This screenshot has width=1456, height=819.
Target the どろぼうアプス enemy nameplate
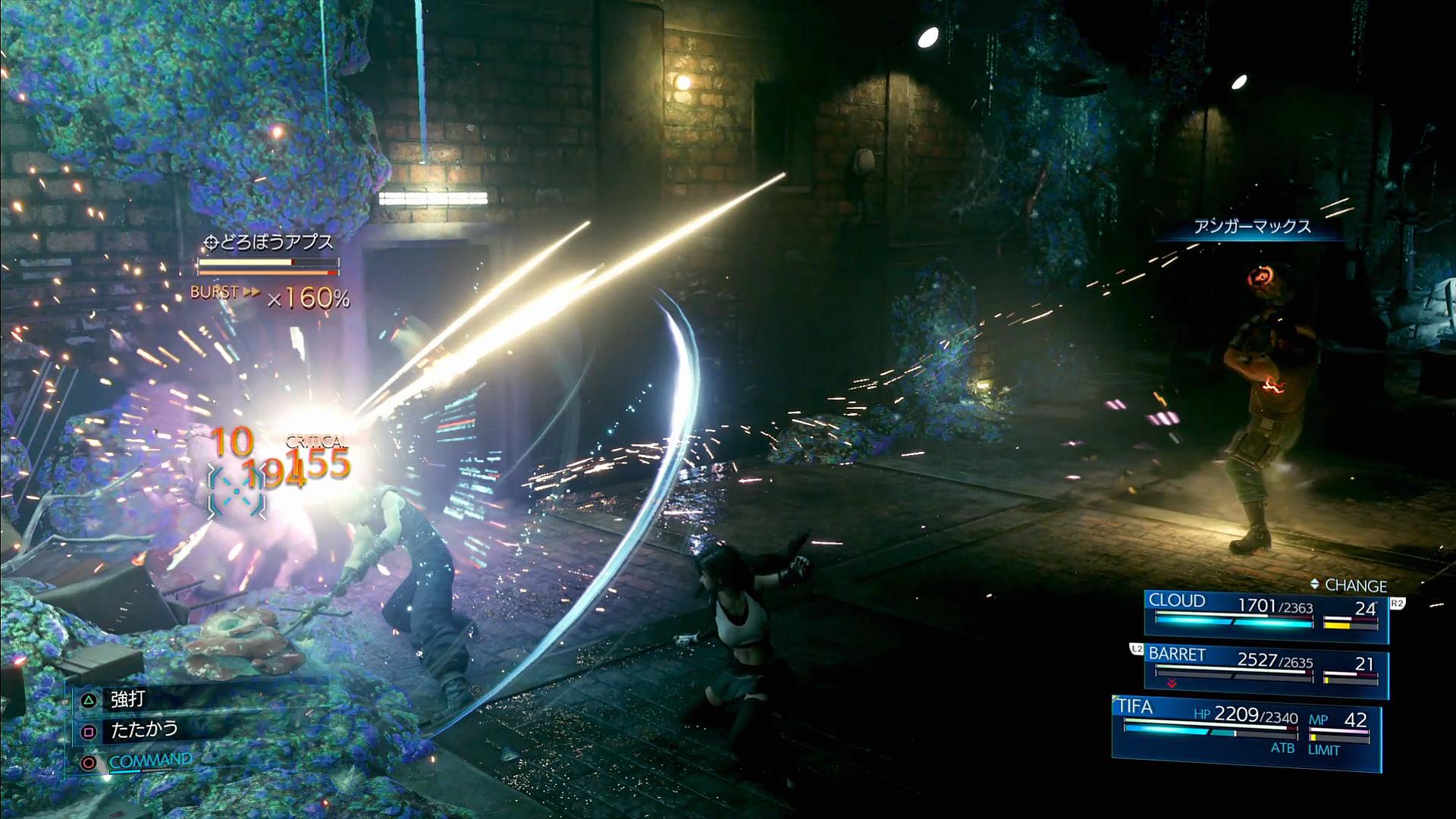pyautogui.click(x=270, y=243)
